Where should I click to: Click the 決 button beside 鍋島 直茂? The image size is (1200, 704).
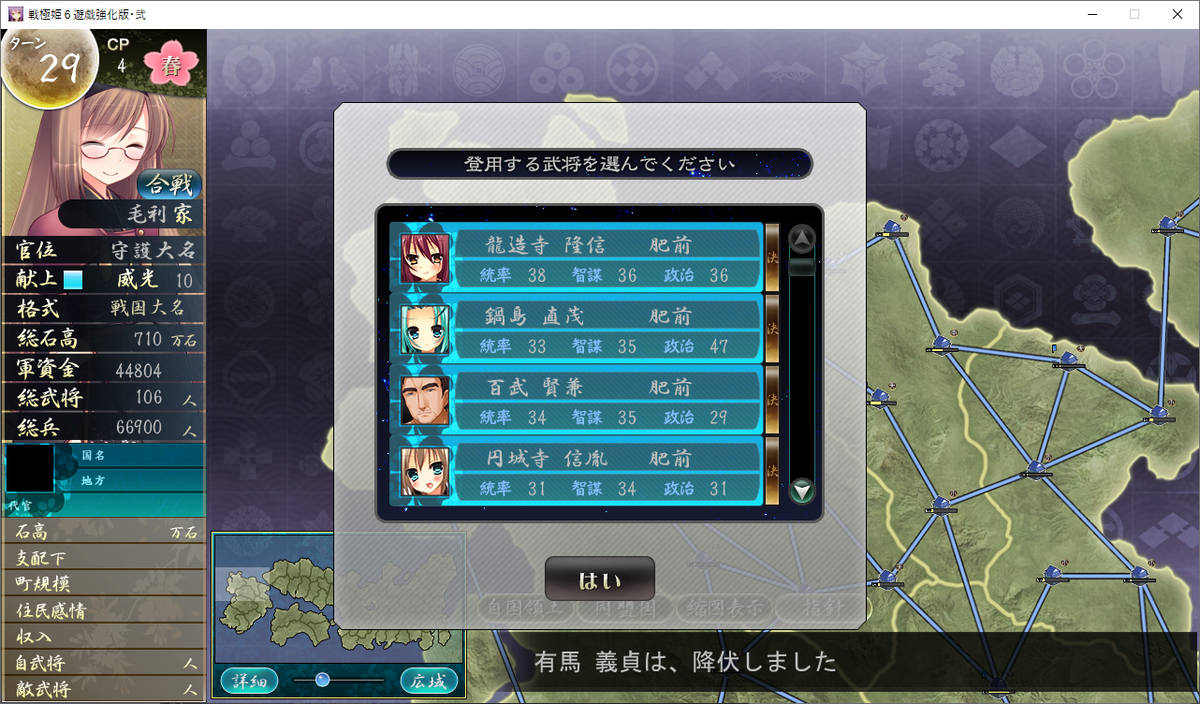[772, 329]
